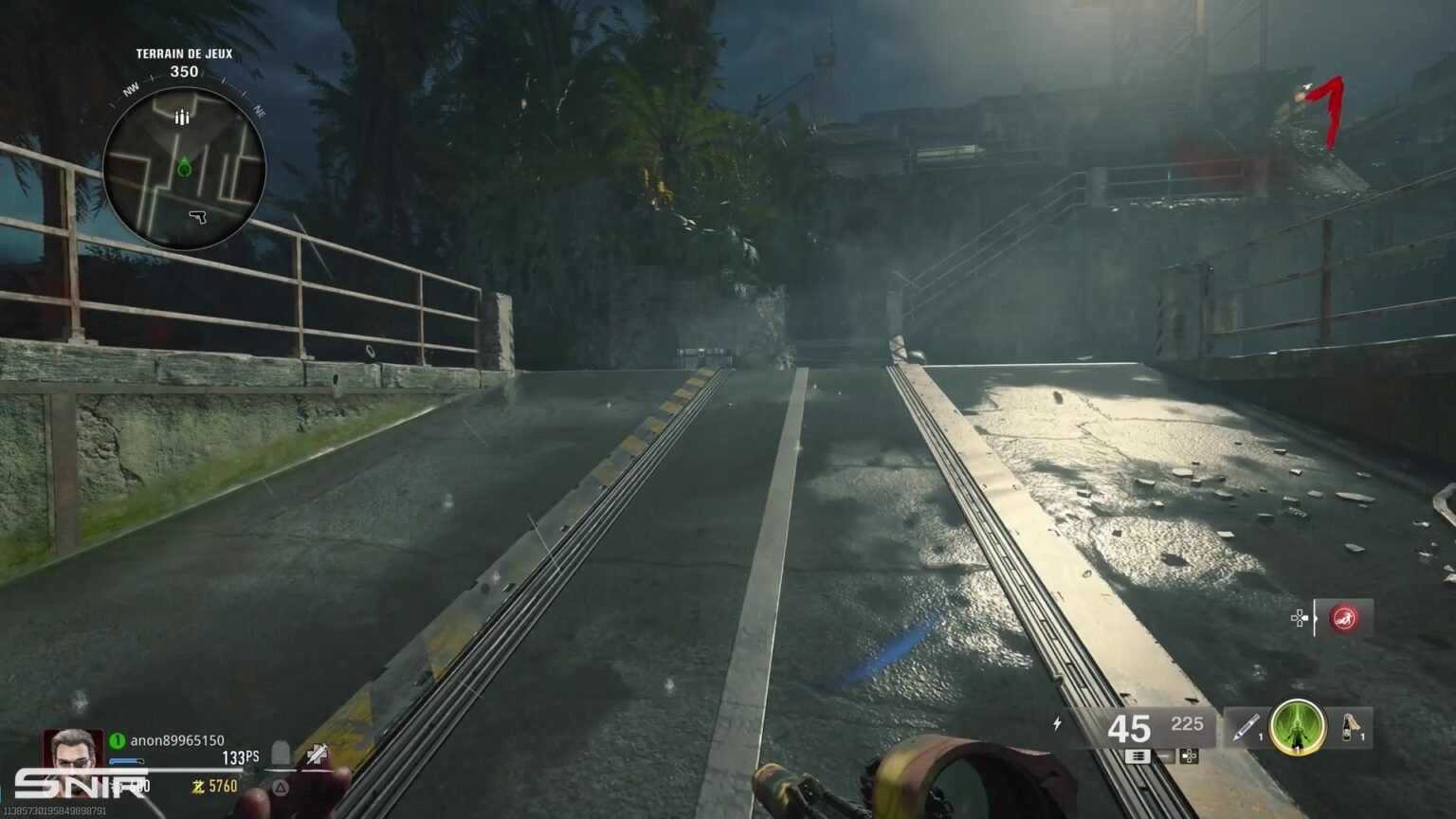
Task: Click the red sliding-soldier ability icon
Action: pyautogui.click(x=1345, y=617)
